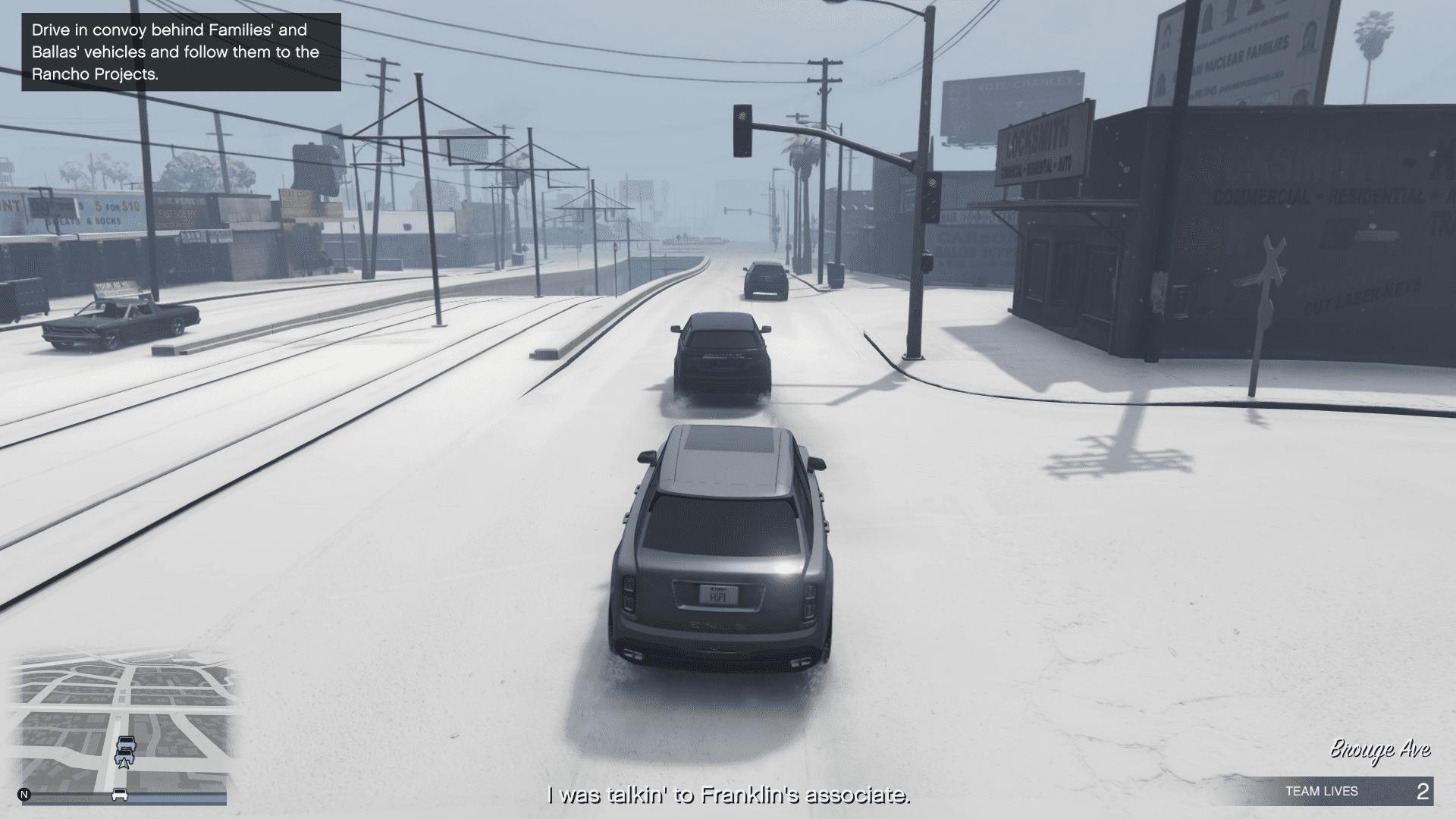Select the white car blip at minimap bottom
The width and height of the screenshot is (1456, 819).
coord(119,795)
